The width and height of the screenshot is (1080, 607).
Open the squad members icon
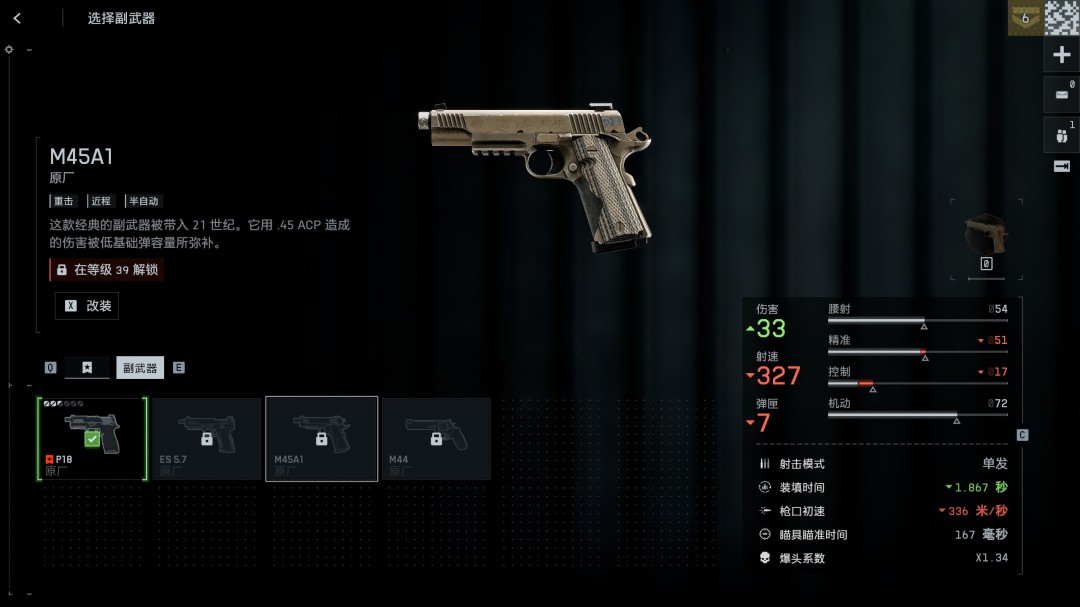(x=1062, y=133)
